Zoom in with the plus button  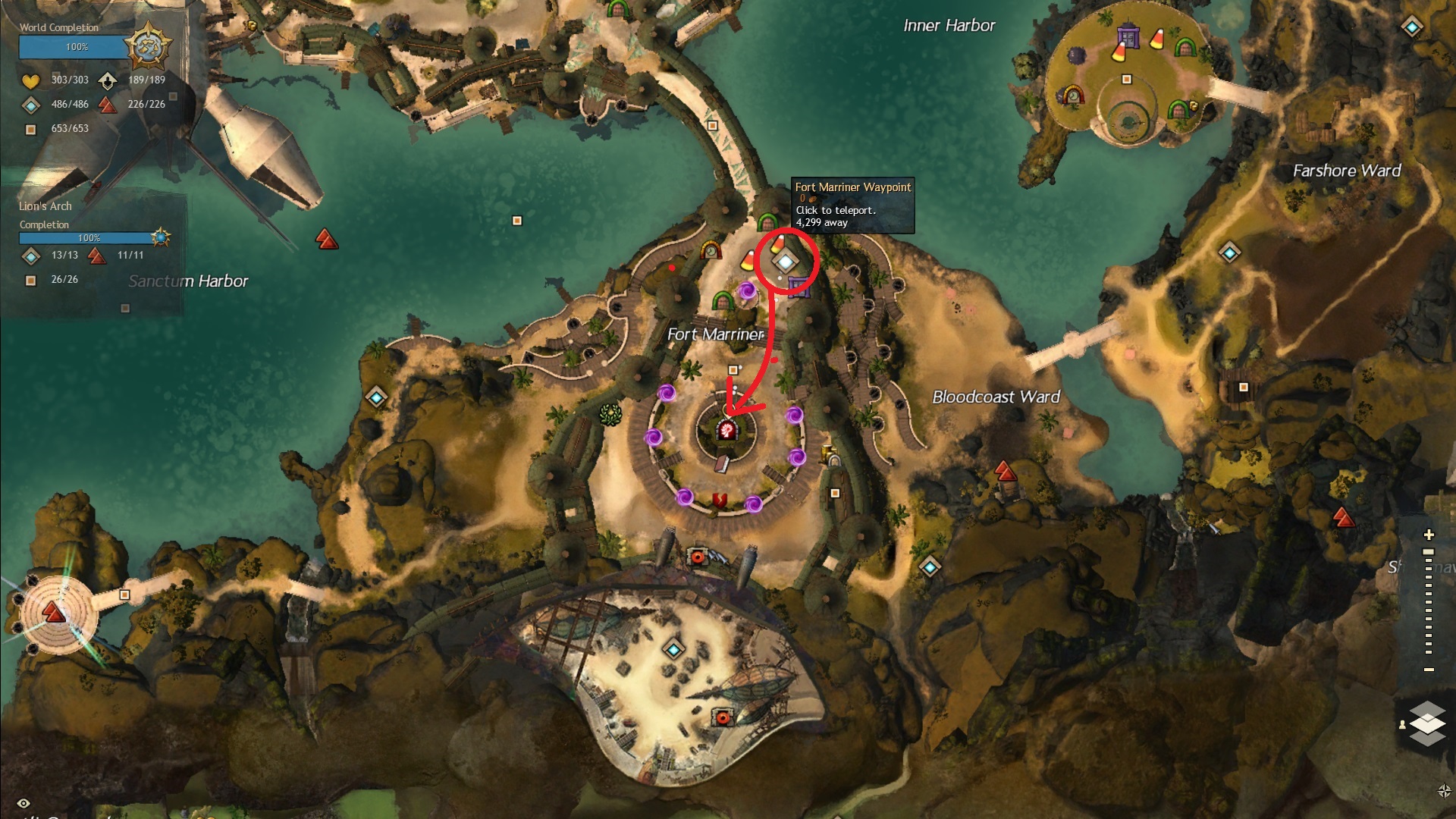point(1429,535)
